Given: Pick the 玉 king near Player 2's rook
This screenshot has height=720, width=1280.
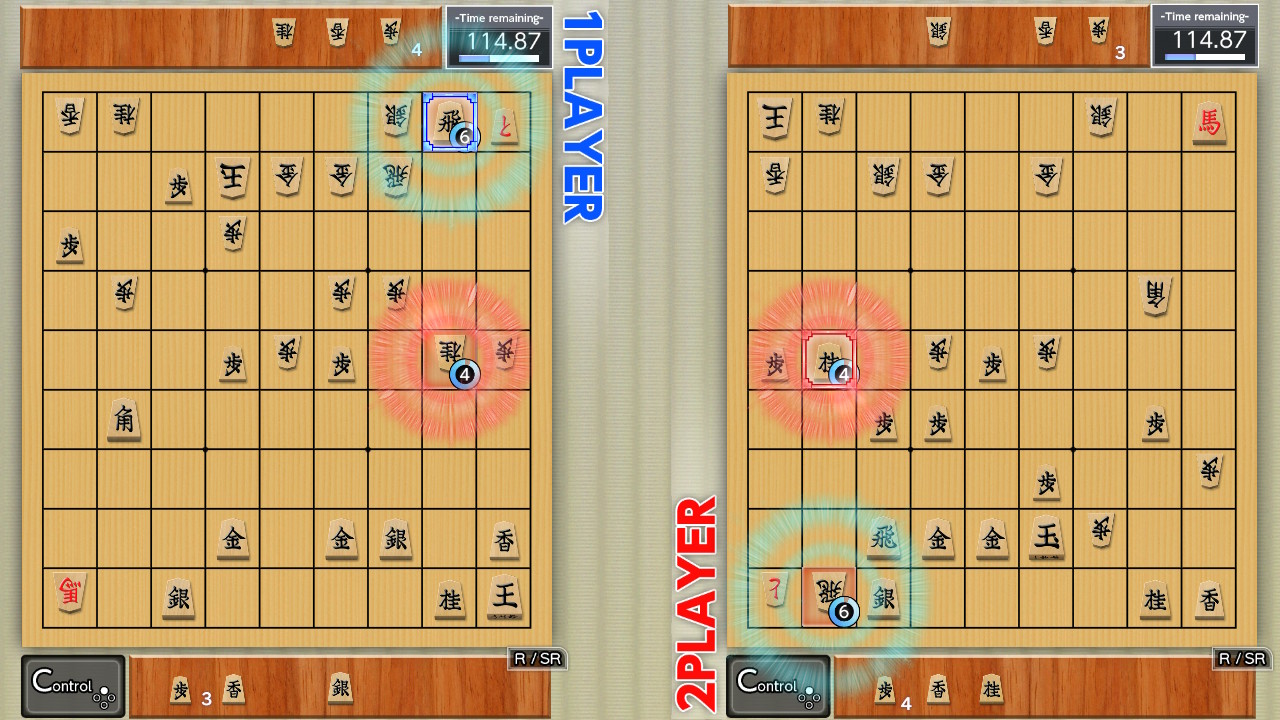Looking at the screenshot, I should click(x=1046, y=537).
